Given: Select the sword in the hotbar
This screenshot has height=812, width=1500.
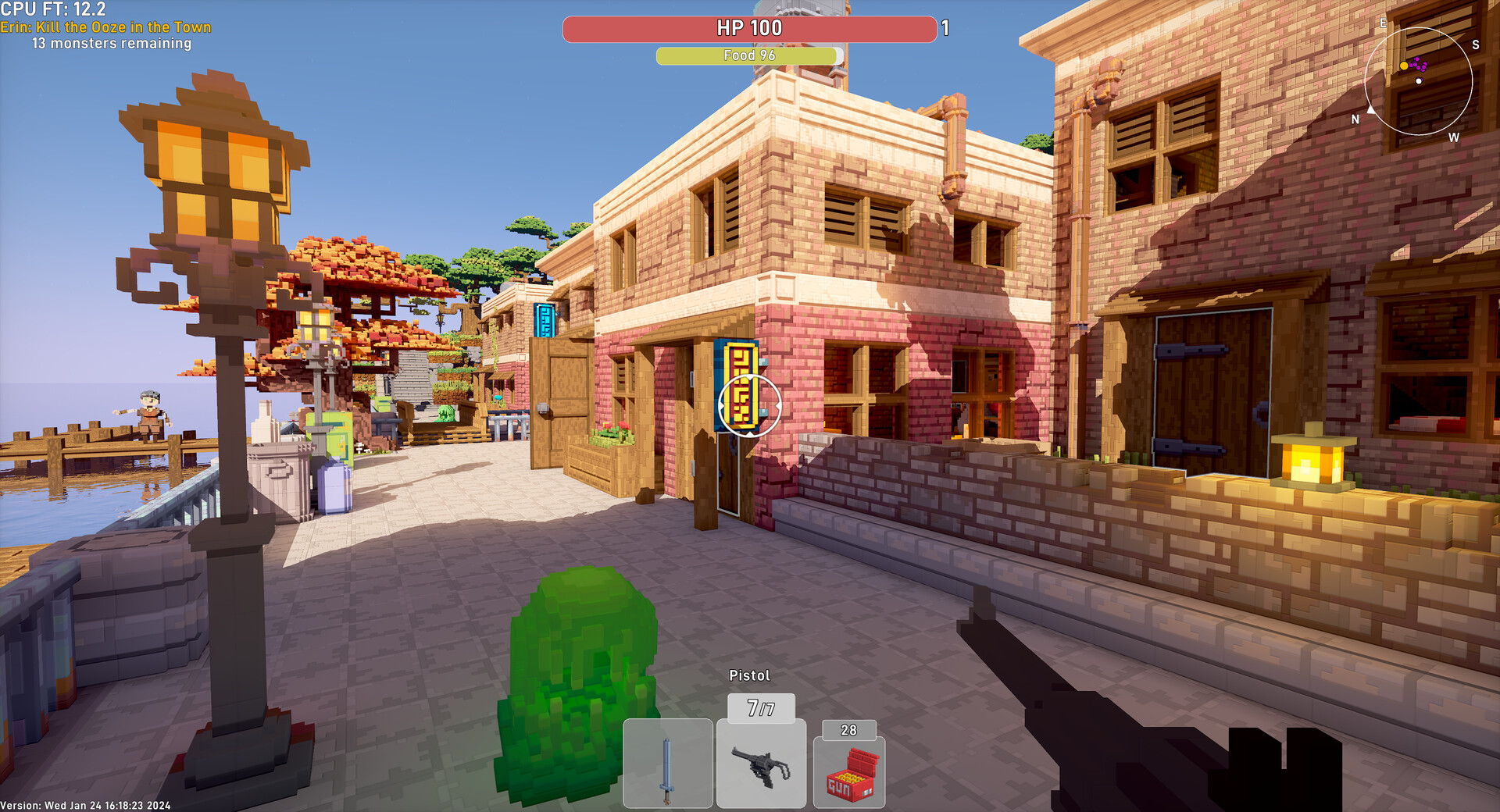Looking at the screenshot, I should point(669,764).
